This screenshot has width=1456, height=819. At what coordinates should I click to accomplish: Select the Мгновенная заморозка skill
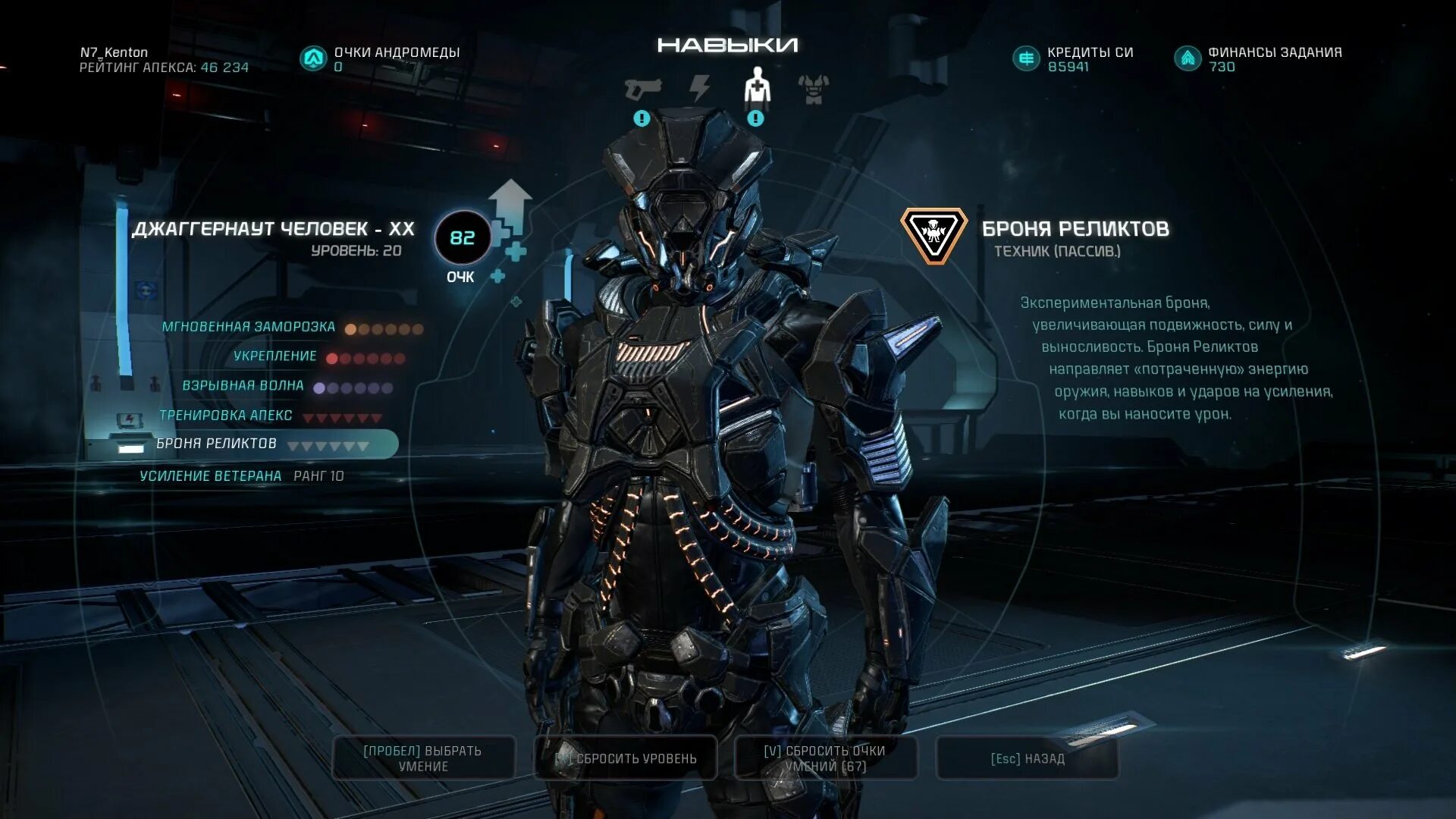[x=249, y=327]
